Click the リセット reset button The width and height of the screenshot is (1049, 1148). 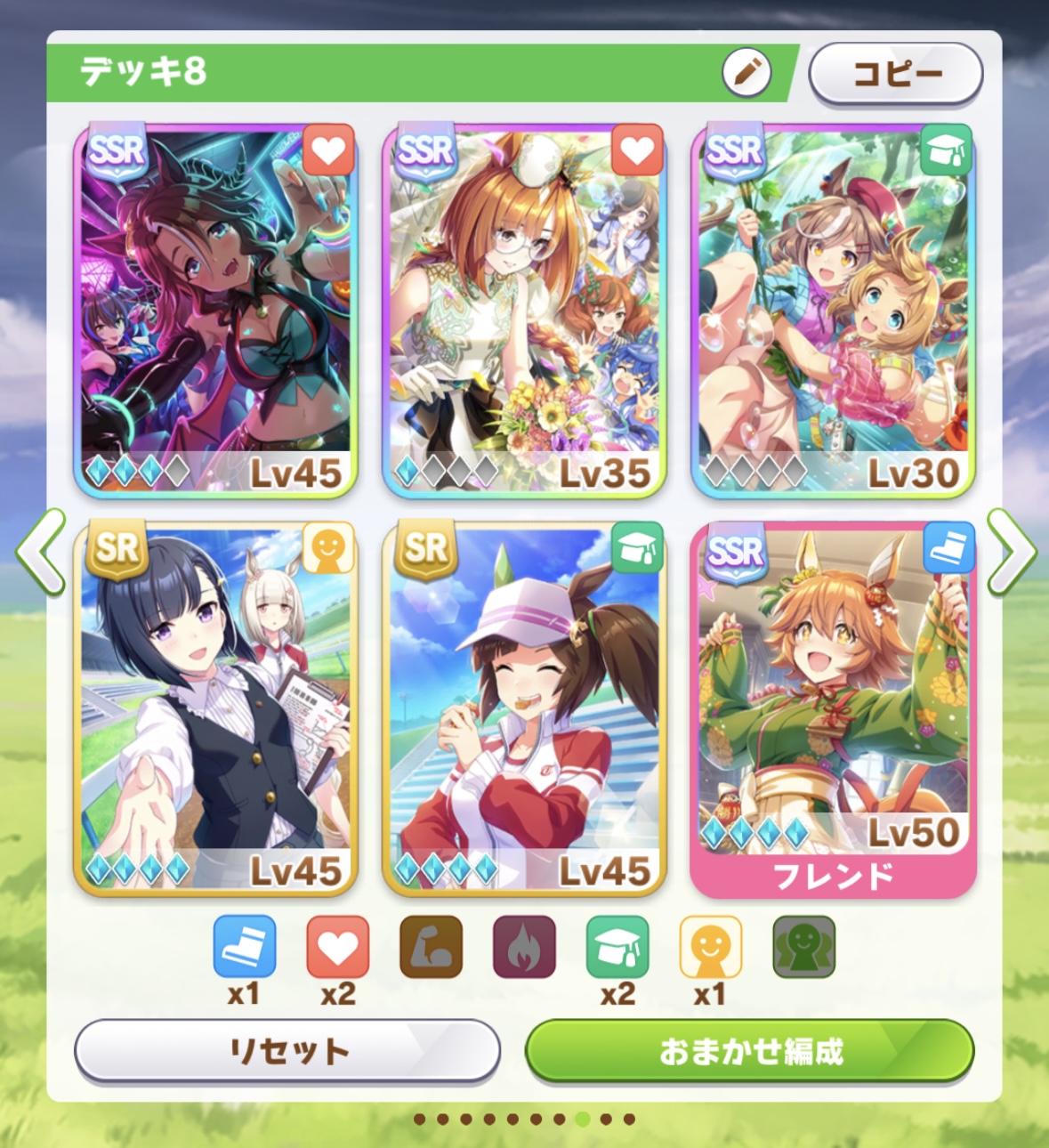(x=287, y=1051)
